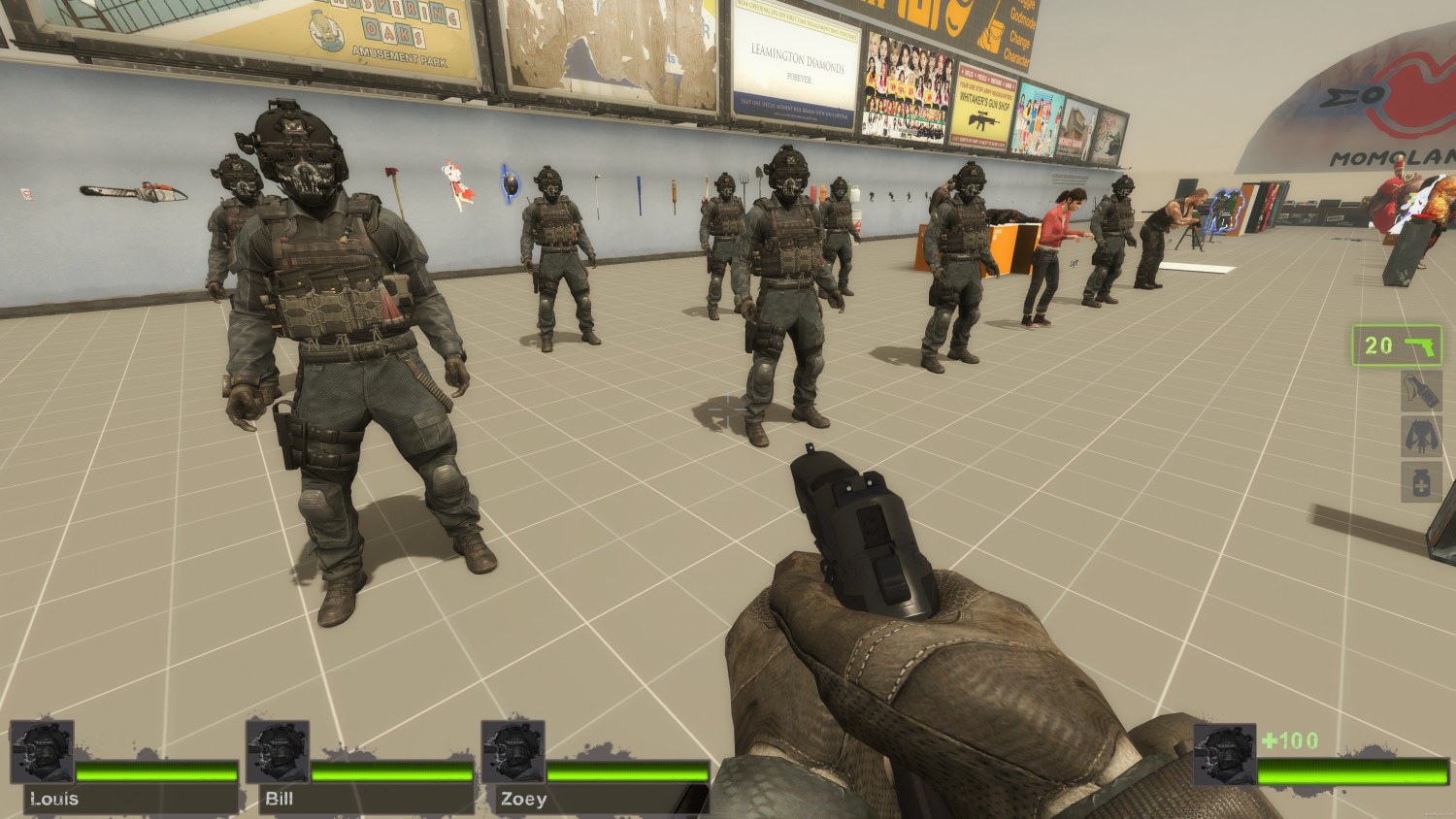Image resolution: width=1456 pixels, height=819 pixels.
Task: Select the pistol slot showing 20 ammo
Action: pos(1398,347)
